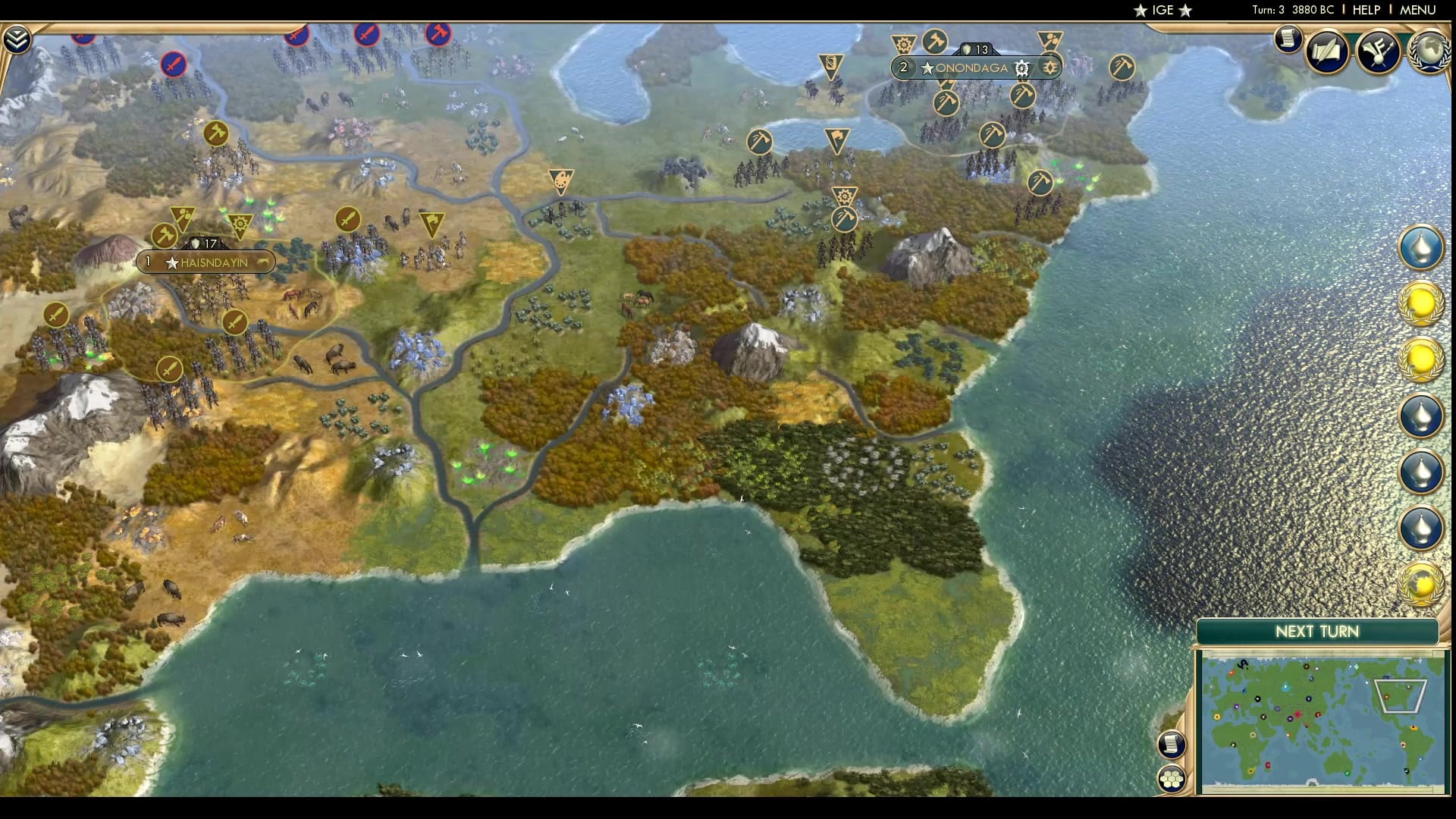Open the notifications log scroll icon

tap(1288, 42)
